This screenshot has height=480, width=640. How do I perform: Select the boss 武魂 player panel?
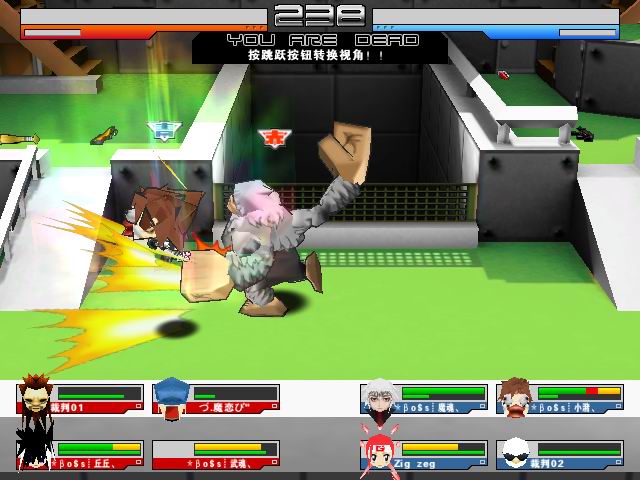216,454
